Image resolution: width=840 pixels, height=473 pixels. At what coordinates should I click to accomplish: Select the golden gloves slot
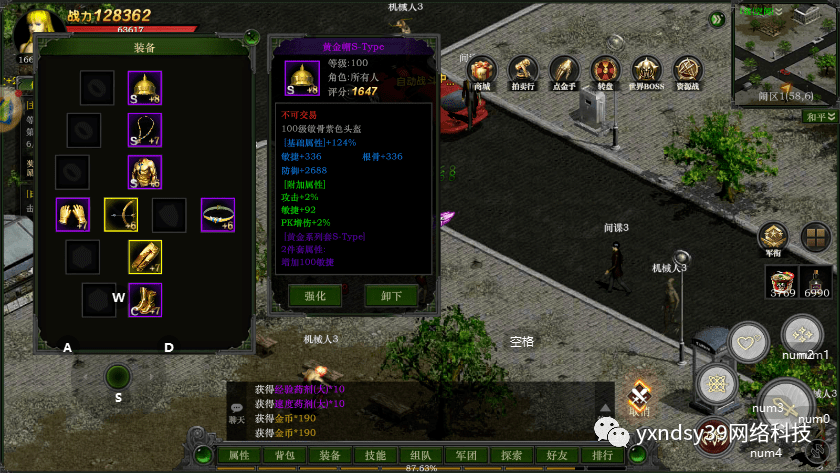(72, 214)
